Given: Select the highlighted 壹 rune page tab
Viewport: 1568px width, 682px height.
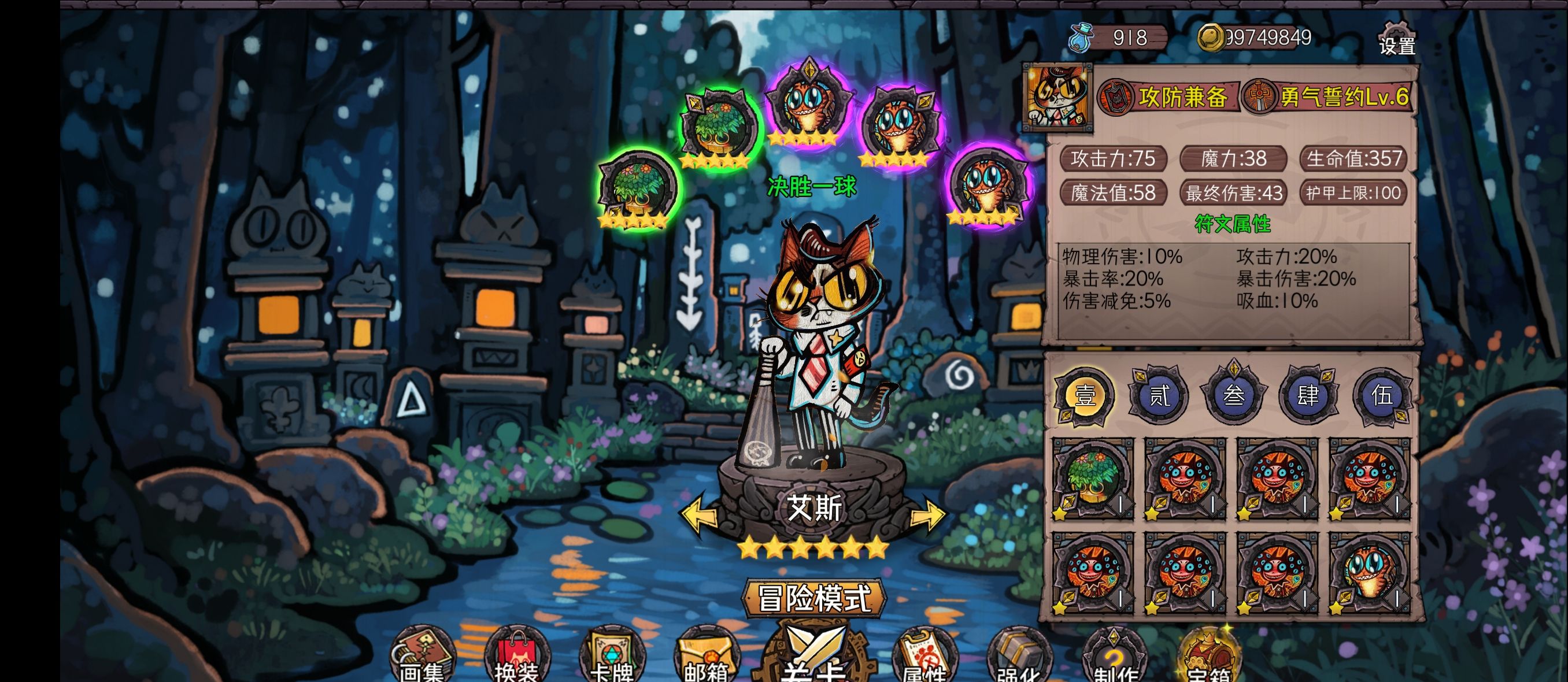Looking at the screenshot, I should (x=1087, y=395).
